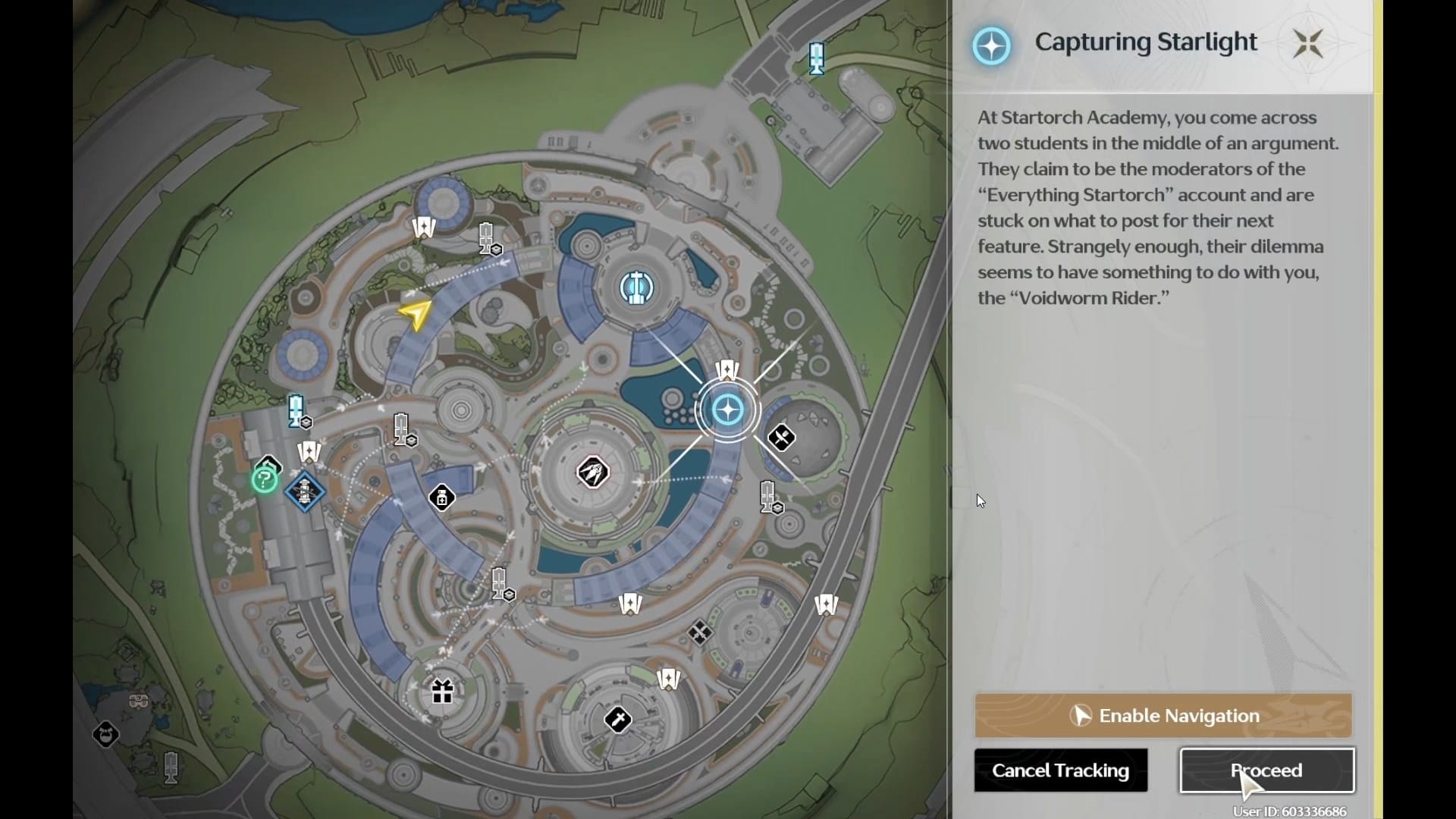
Task: Select the glowing blue star quest marker
Action: 728,410
